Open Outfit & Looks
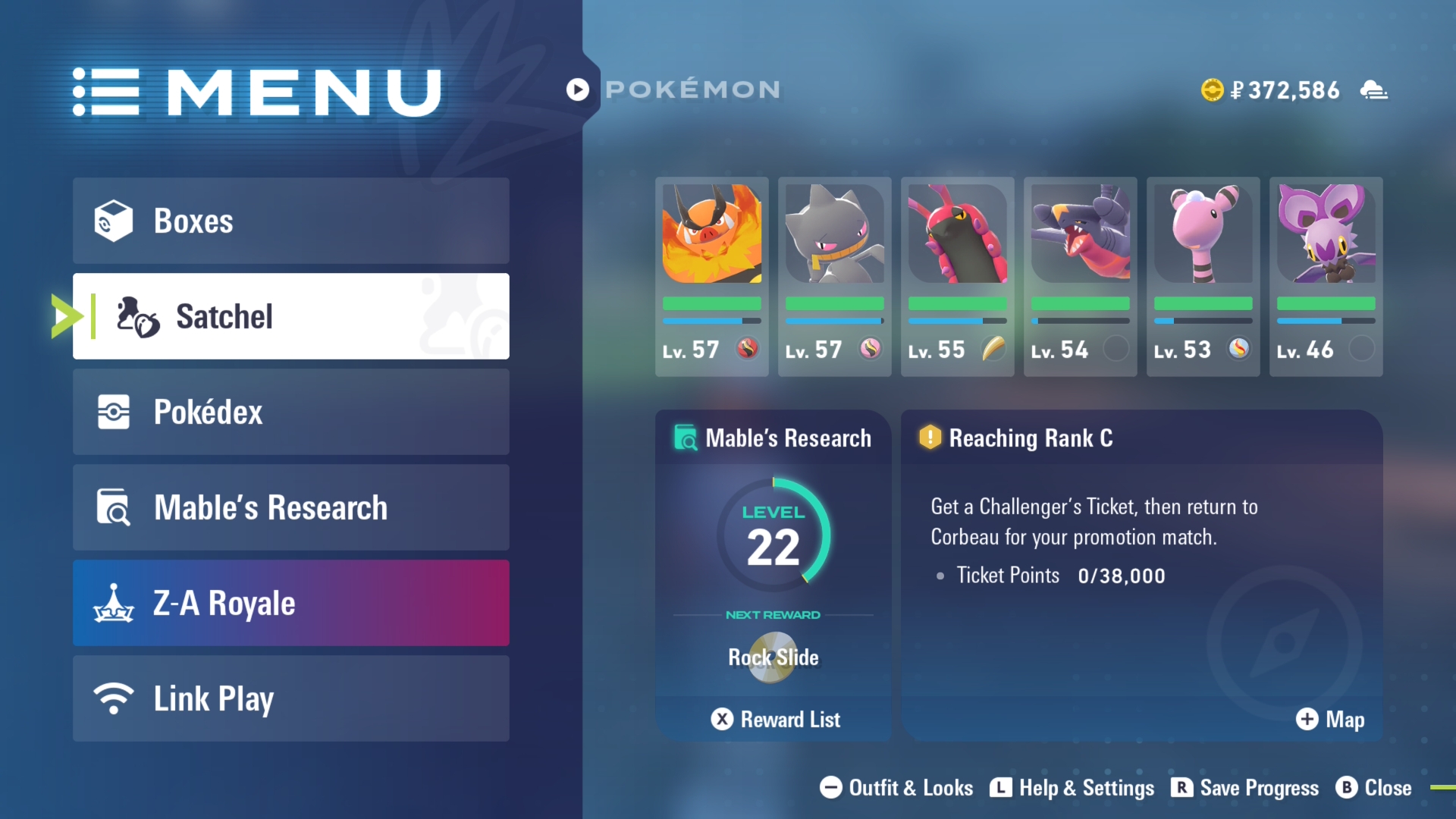 pyautogui.click(x=896, y=788)
